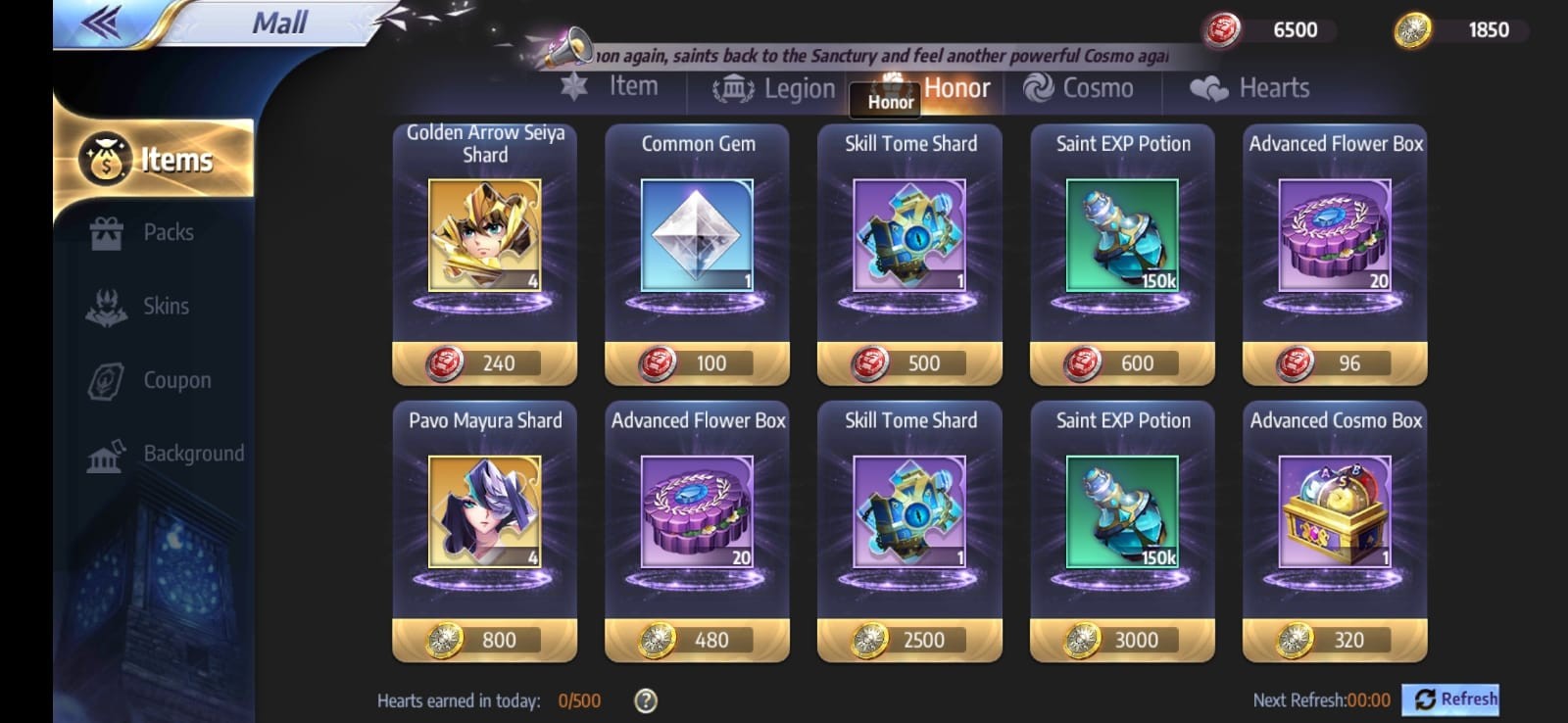Buy Golden Arrow Seiya Shard for 240
This screenshot has height=723, width=1568.
tap(484, 362)
